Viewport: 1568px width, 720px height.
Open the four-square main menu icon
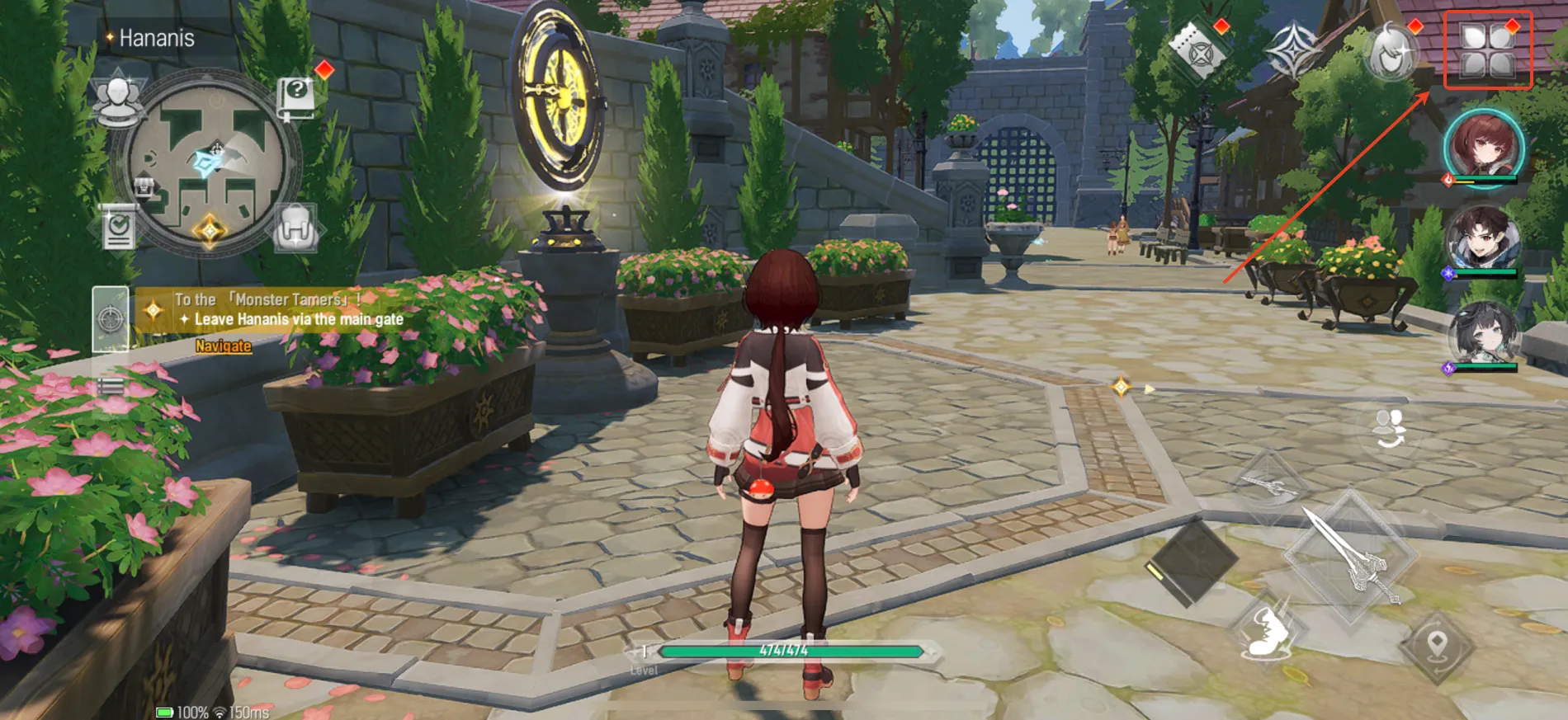point(1487,51)
